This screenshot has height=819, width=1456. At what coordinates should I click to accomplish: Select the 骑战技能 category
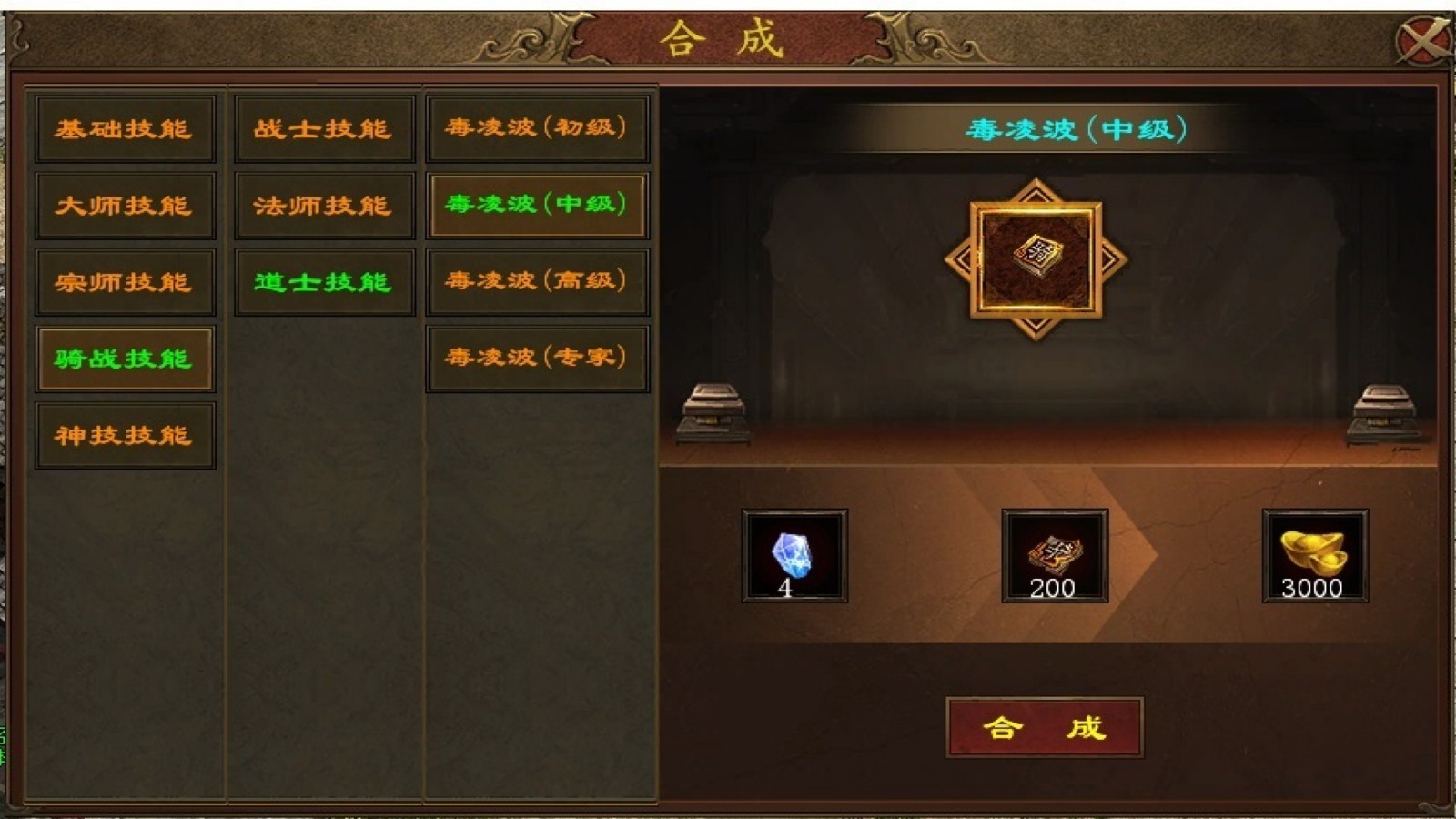pyautogui.click(x=125, y=357)
